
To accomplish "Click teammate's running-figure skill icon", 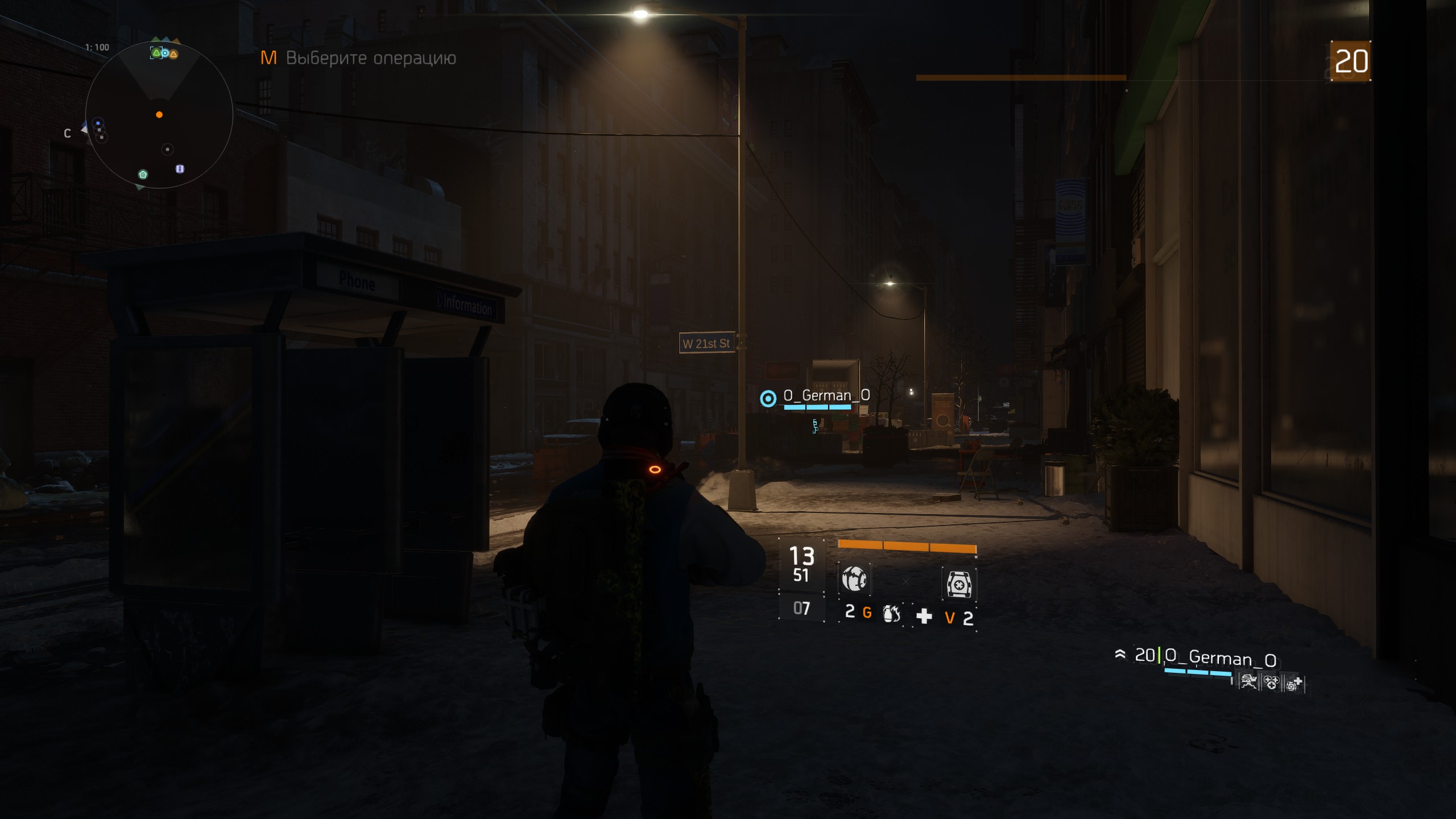I will [x=1248, y=682].
